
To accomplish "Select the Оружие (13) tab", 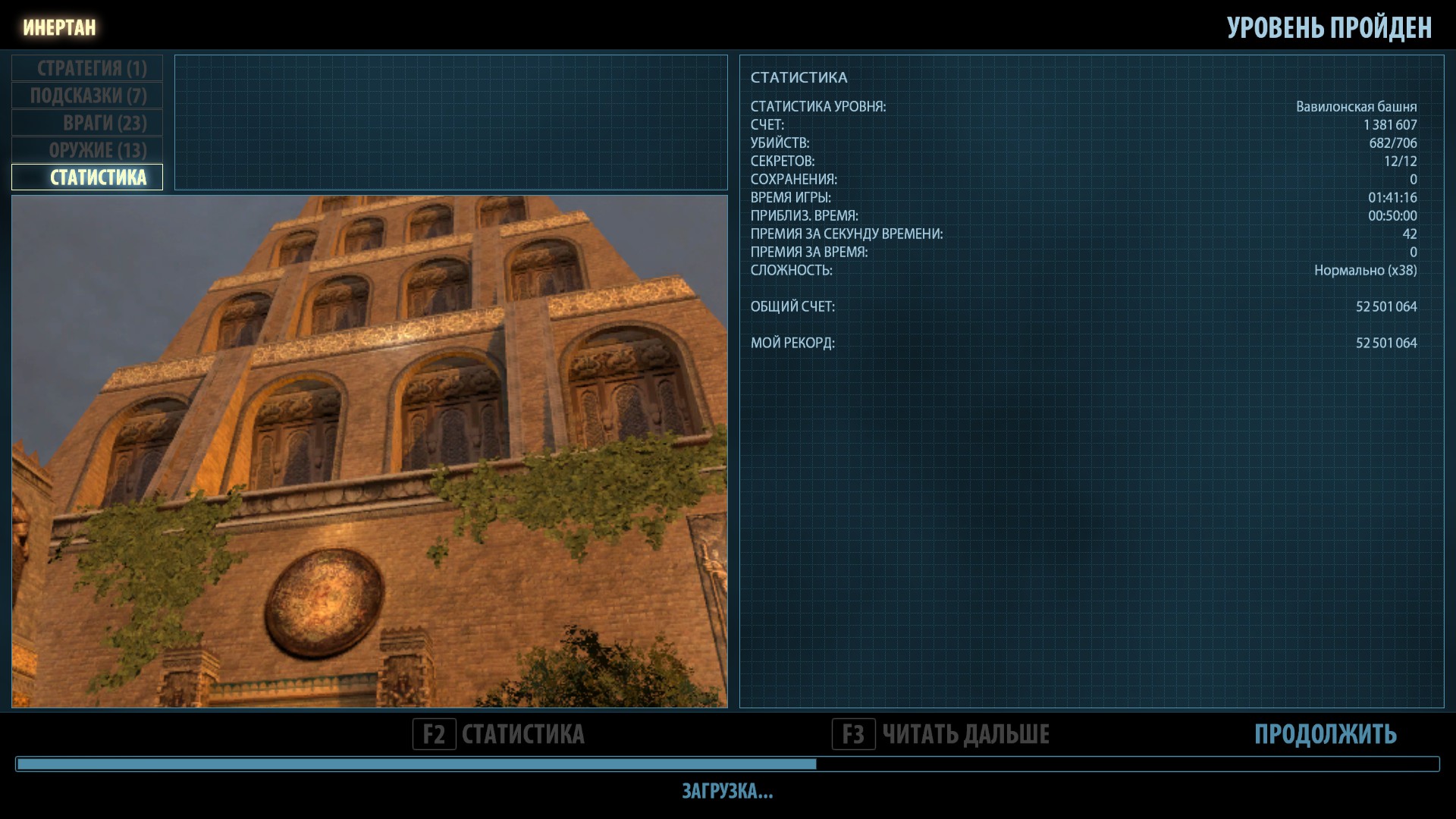I will [x=88, y=150].
